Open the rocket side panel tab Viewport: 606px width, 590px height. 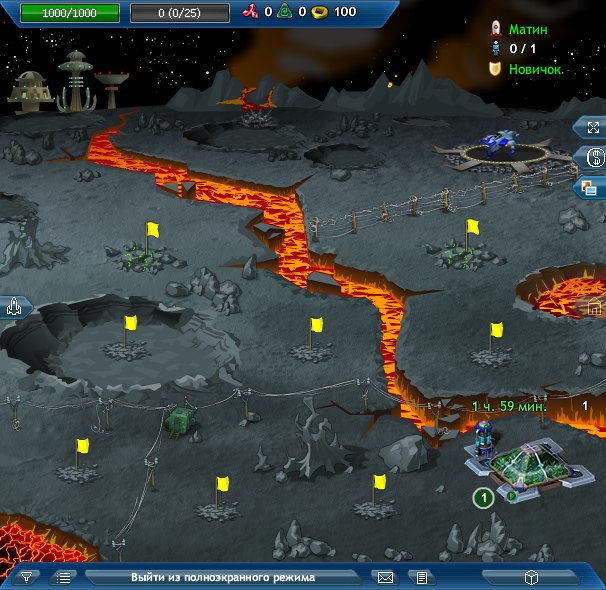[x=14, y=307]
